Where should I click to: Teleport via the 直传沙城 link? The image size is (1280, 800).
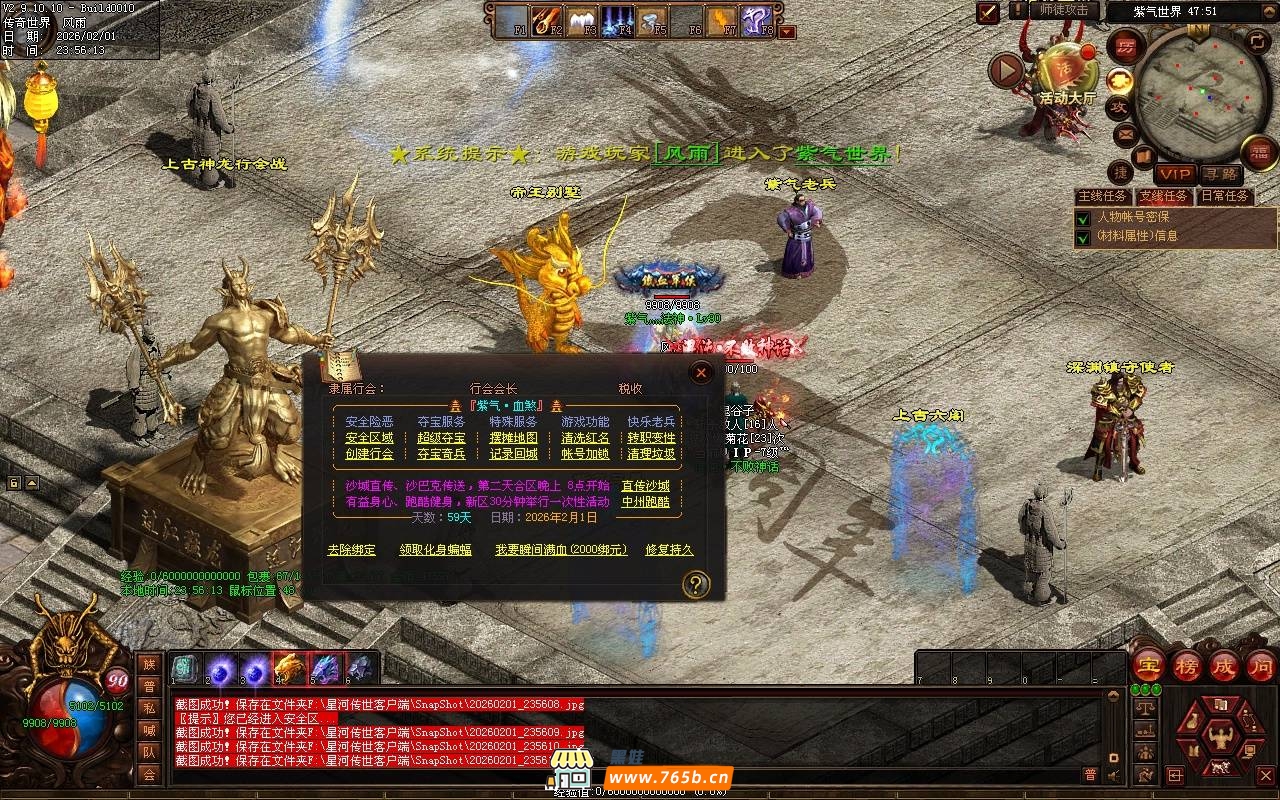click(645, 486)
